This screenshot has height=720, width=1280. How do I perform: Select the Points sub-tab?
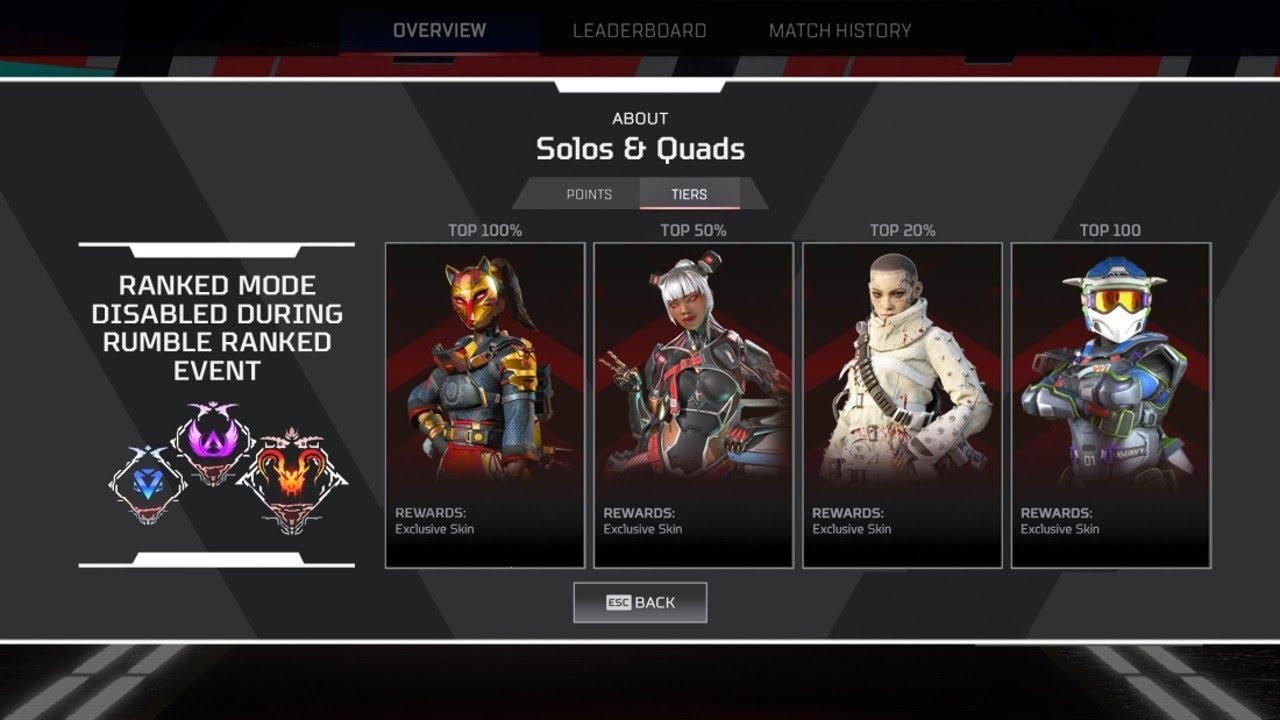(589, 194)
